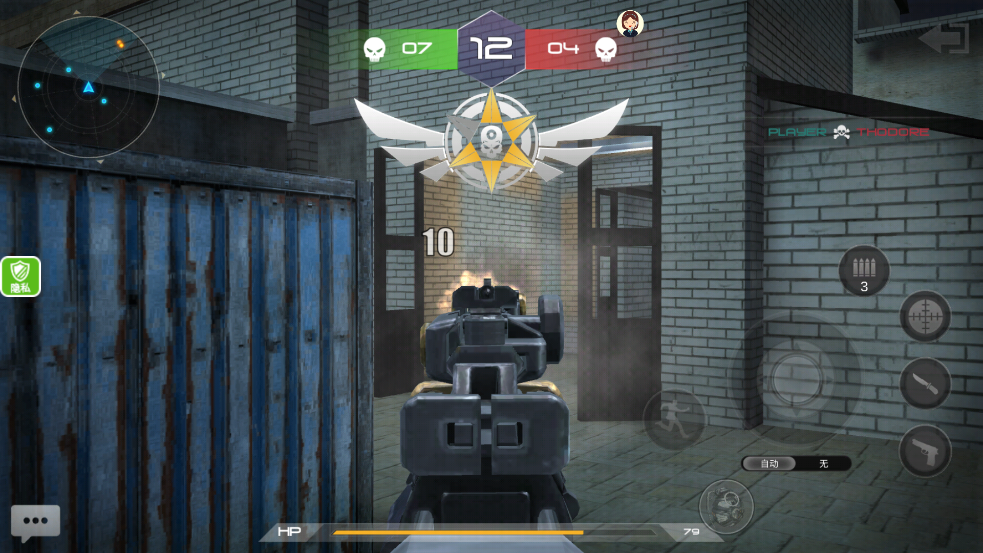Tap the exit match arrow icon
Viewport: 983px width, 553px height.
944,39
